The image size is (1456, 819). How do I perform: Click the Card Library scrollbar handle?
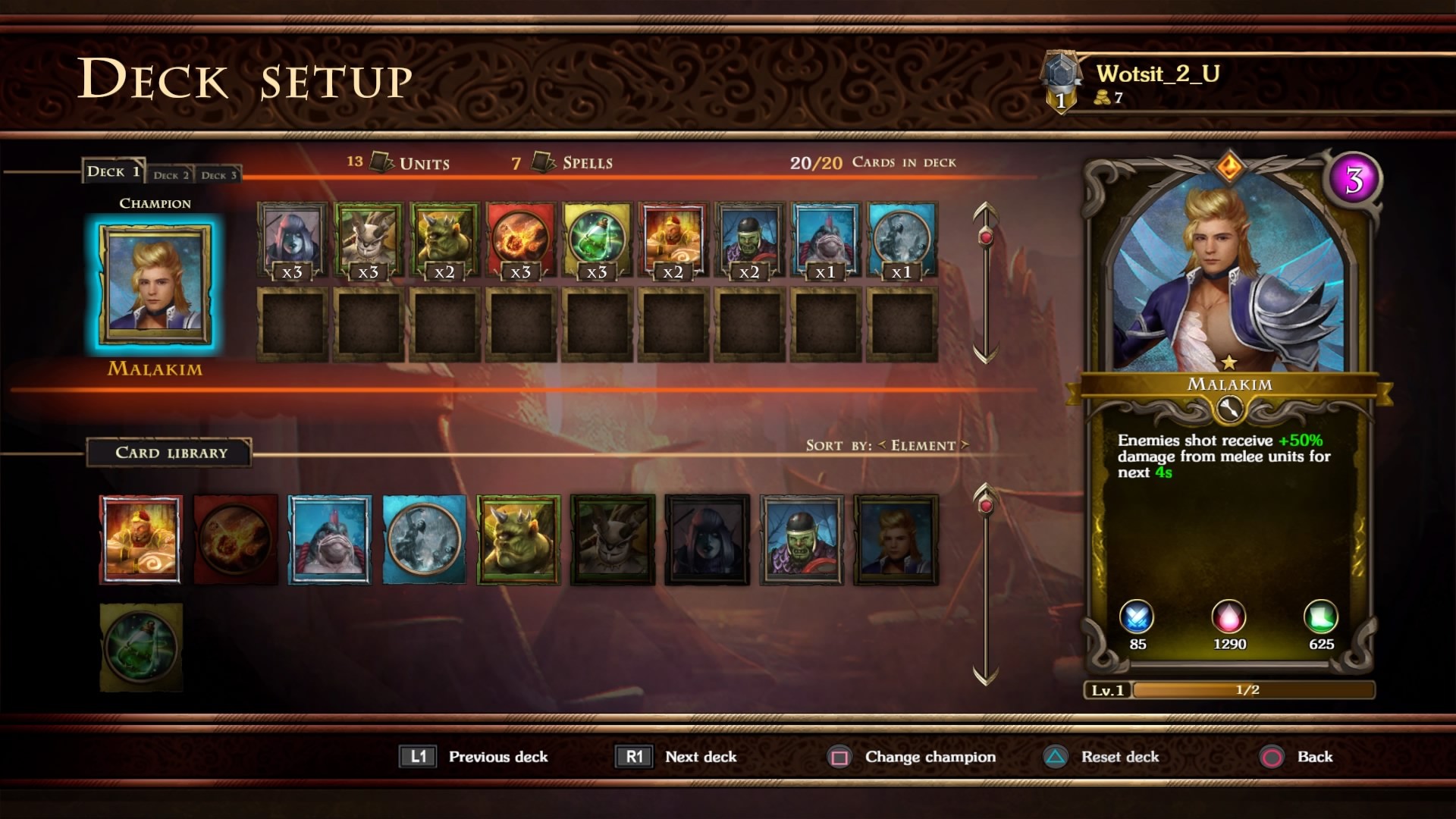(986, 505)
